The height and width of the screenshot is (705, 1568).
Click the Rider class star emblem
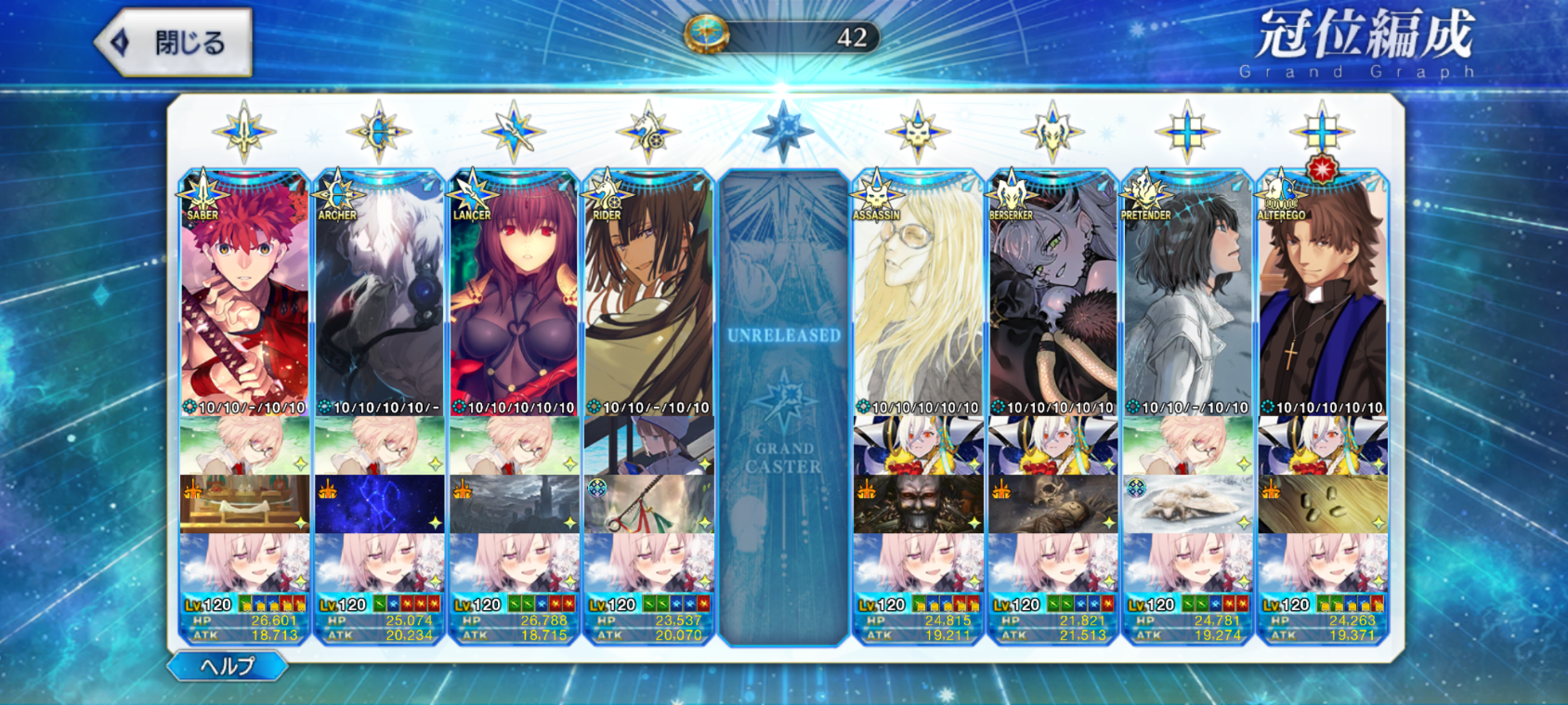pyautogui.click(x=648, y=132)
